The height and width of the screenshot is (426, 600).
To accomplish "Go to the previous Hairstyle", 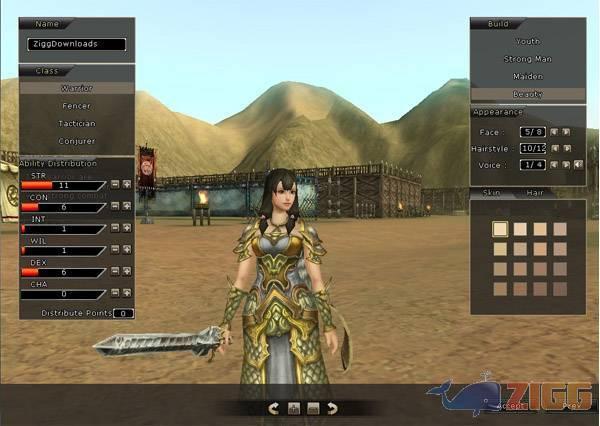I will 555,148.
